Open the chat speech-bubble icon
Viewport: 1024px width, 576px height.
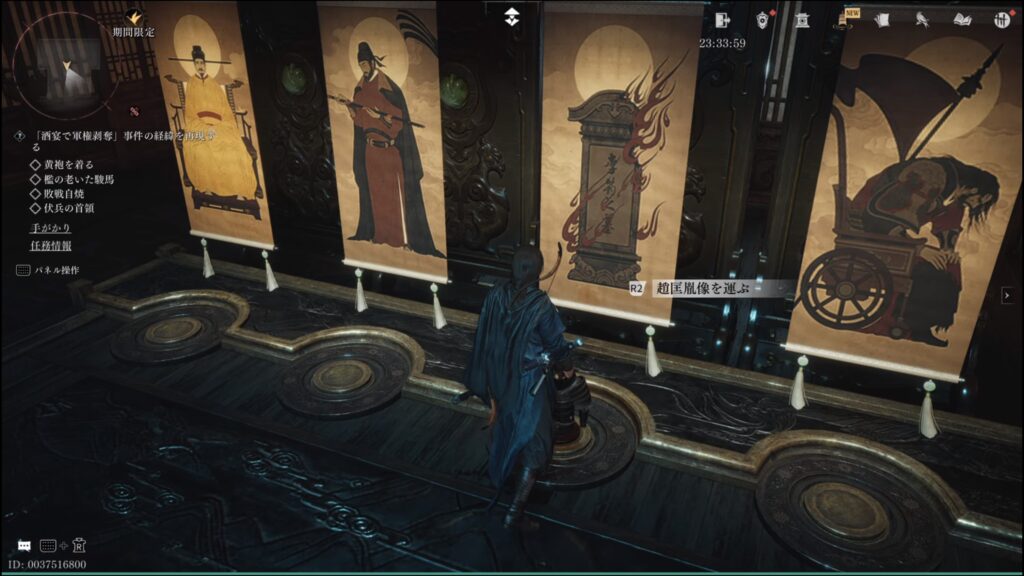coord(23,545)
